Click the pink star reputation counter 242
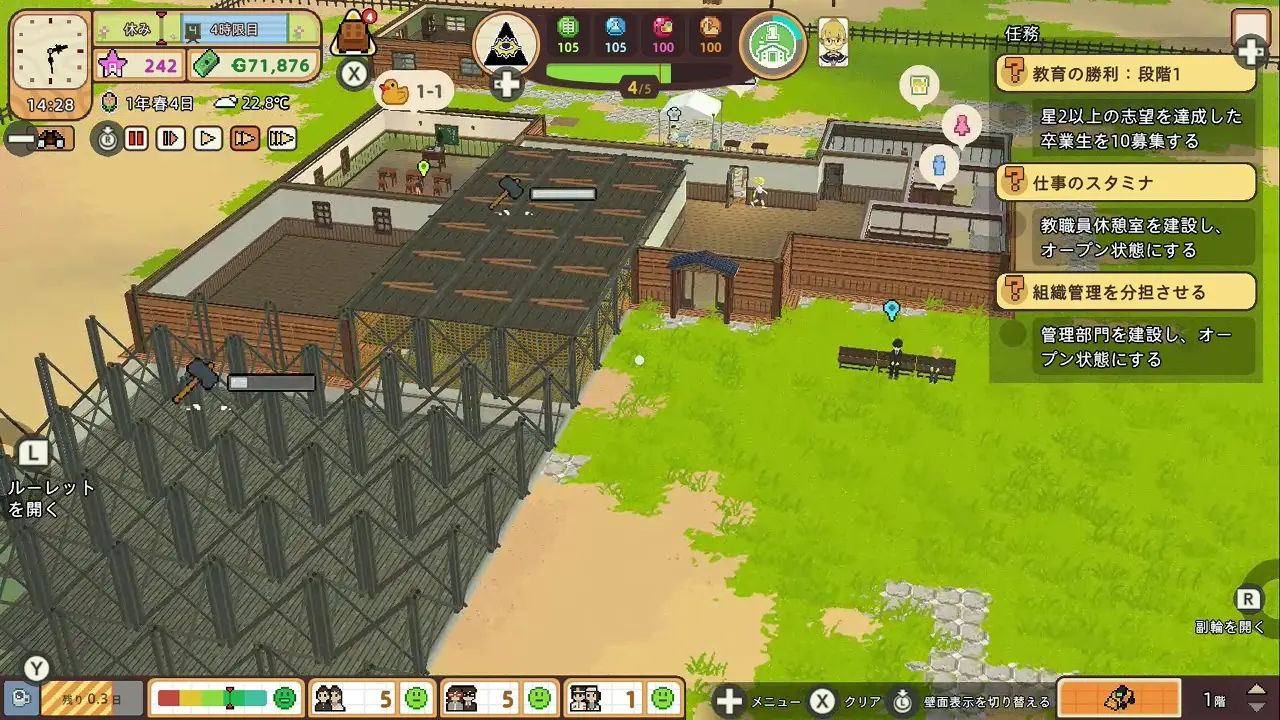Image resolution: width=1280 pixels, height=720 pixels. coord(140,66)
